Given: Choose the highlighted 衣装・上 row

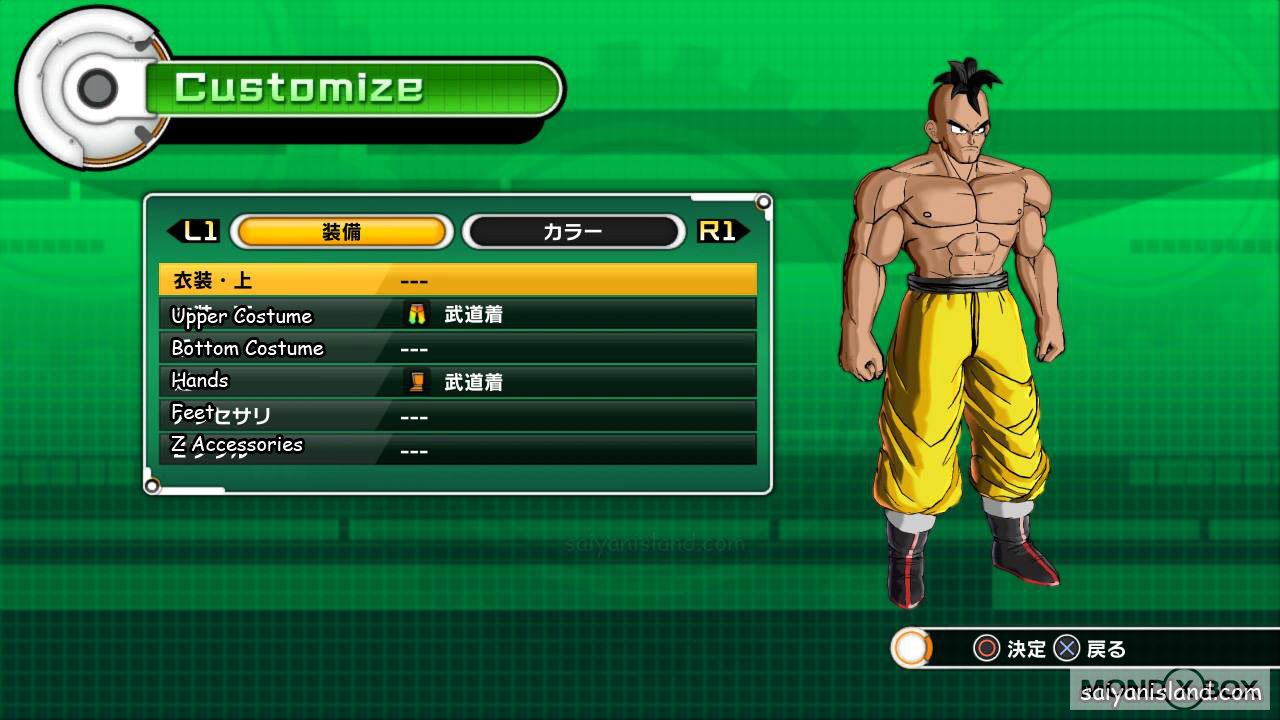Looking at the screenshot, I should tap(457, 280).
